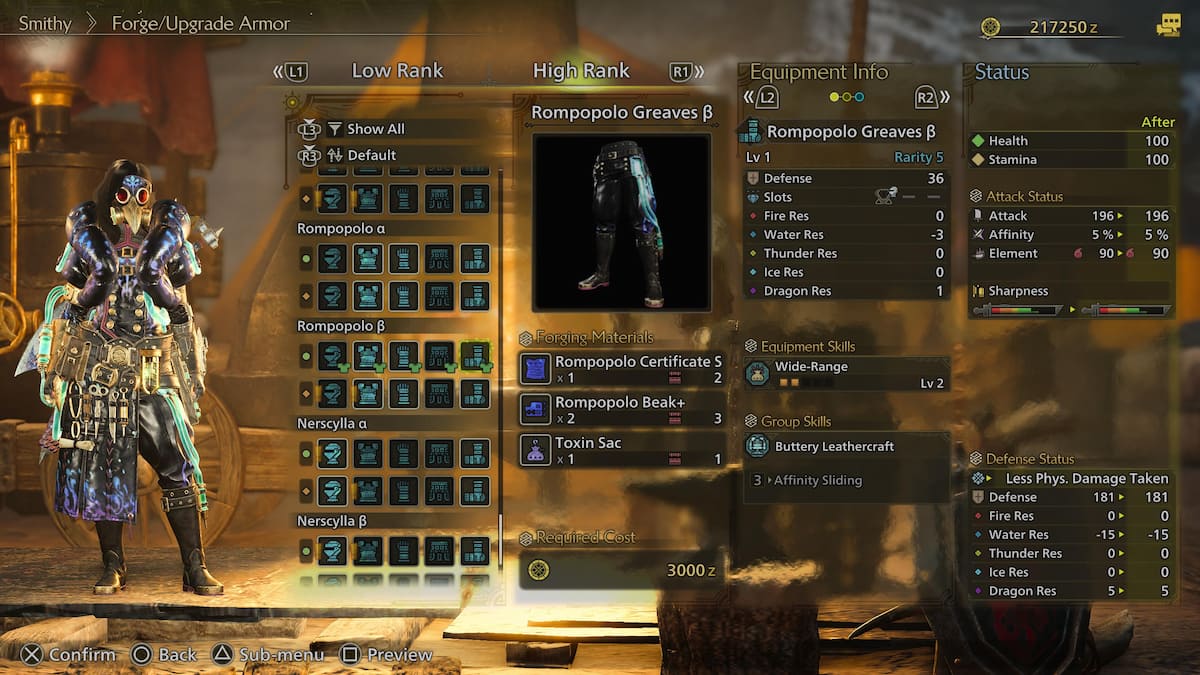Click the Rompopolo Greaves β preview image

[x=621, y=222]
